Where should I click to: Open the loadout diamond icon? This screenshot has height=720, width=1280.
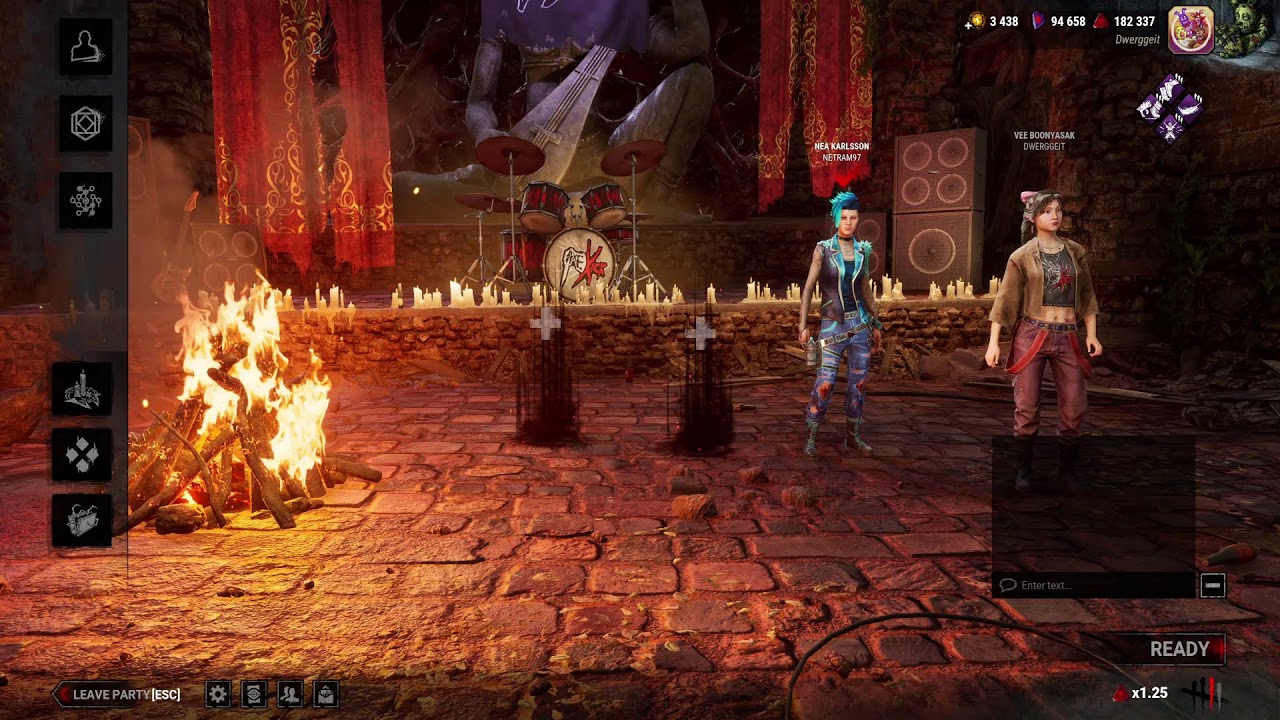tap(85, 123)
